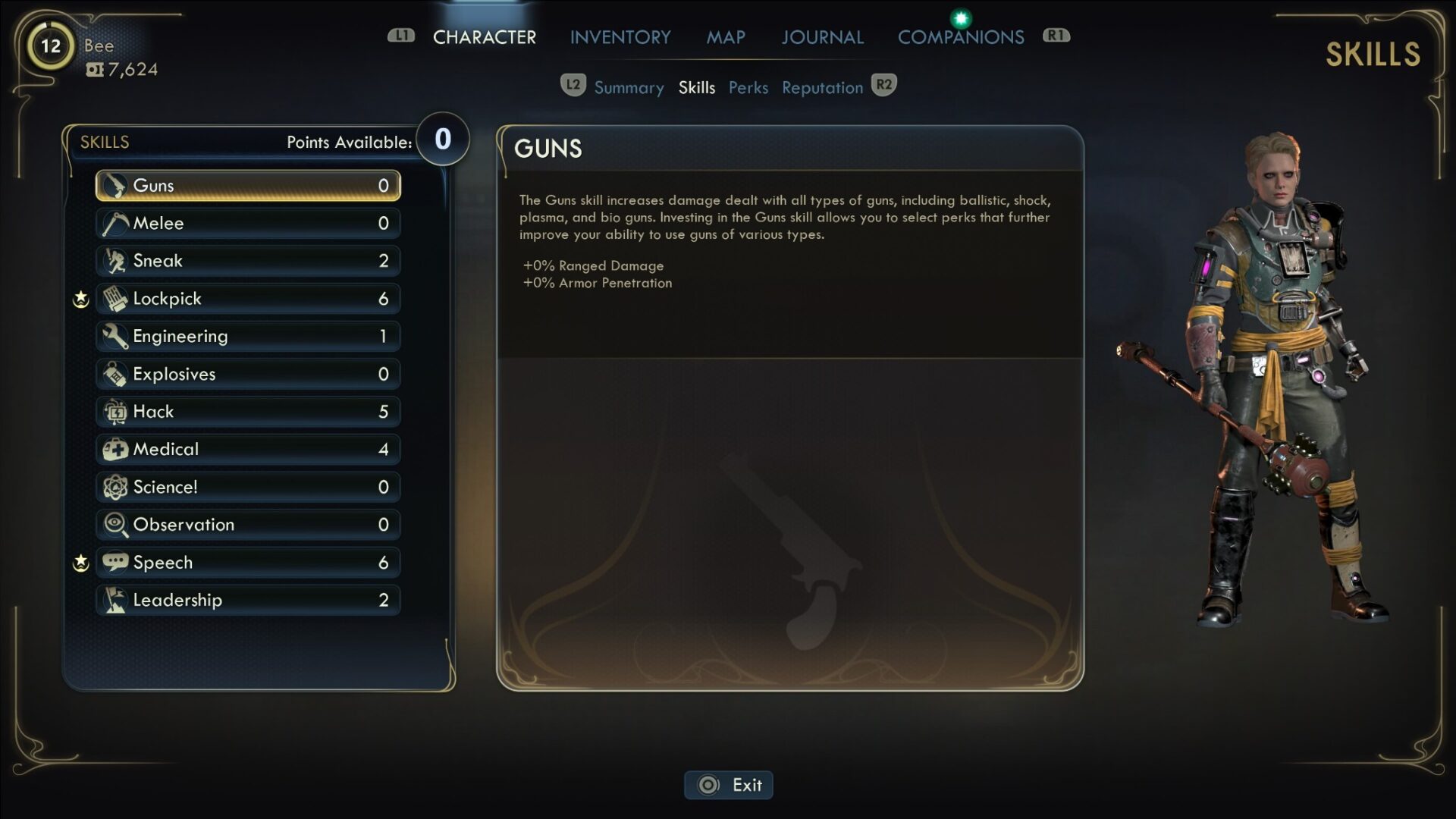1456x819 pixels.
Task: Select the Speech skill
Action: point(248,563)
